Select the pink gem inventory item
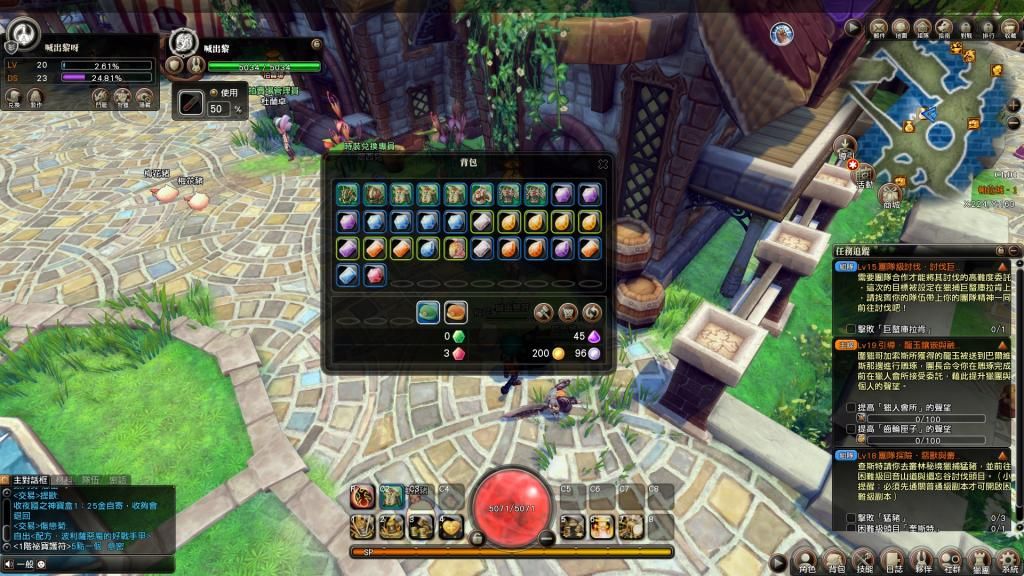Image resolution: width=1024 pixels, height=576 pixels. [375, 275]
